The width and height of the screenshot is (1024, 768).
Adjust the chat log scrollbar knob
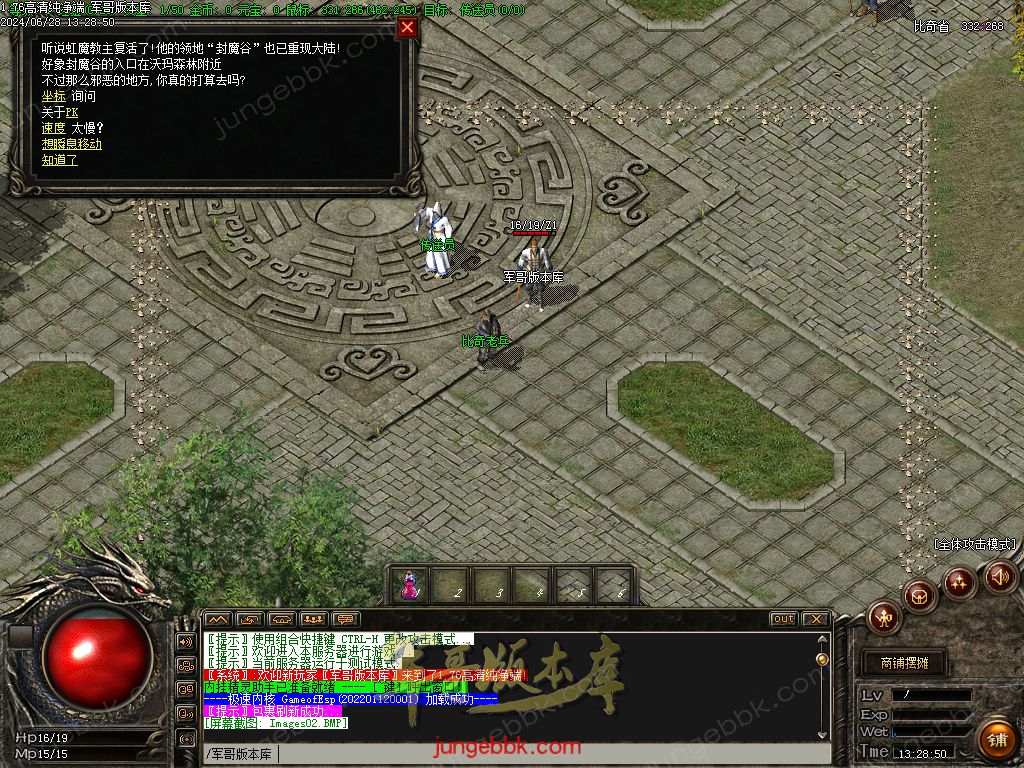[822, 659]
